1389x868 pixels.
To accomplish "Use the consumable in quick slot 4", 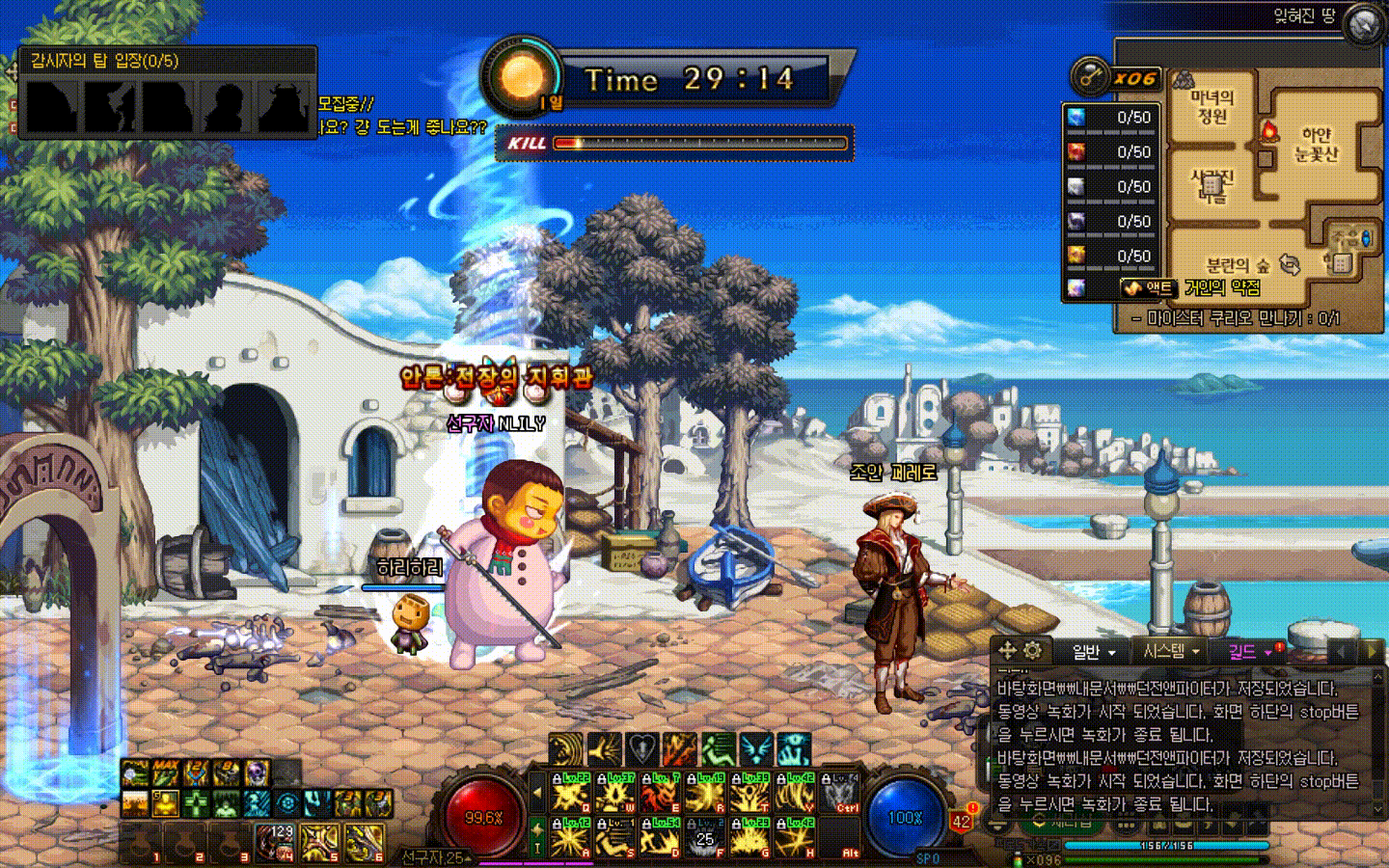I will pyautogui.click(x=275, y=842).
